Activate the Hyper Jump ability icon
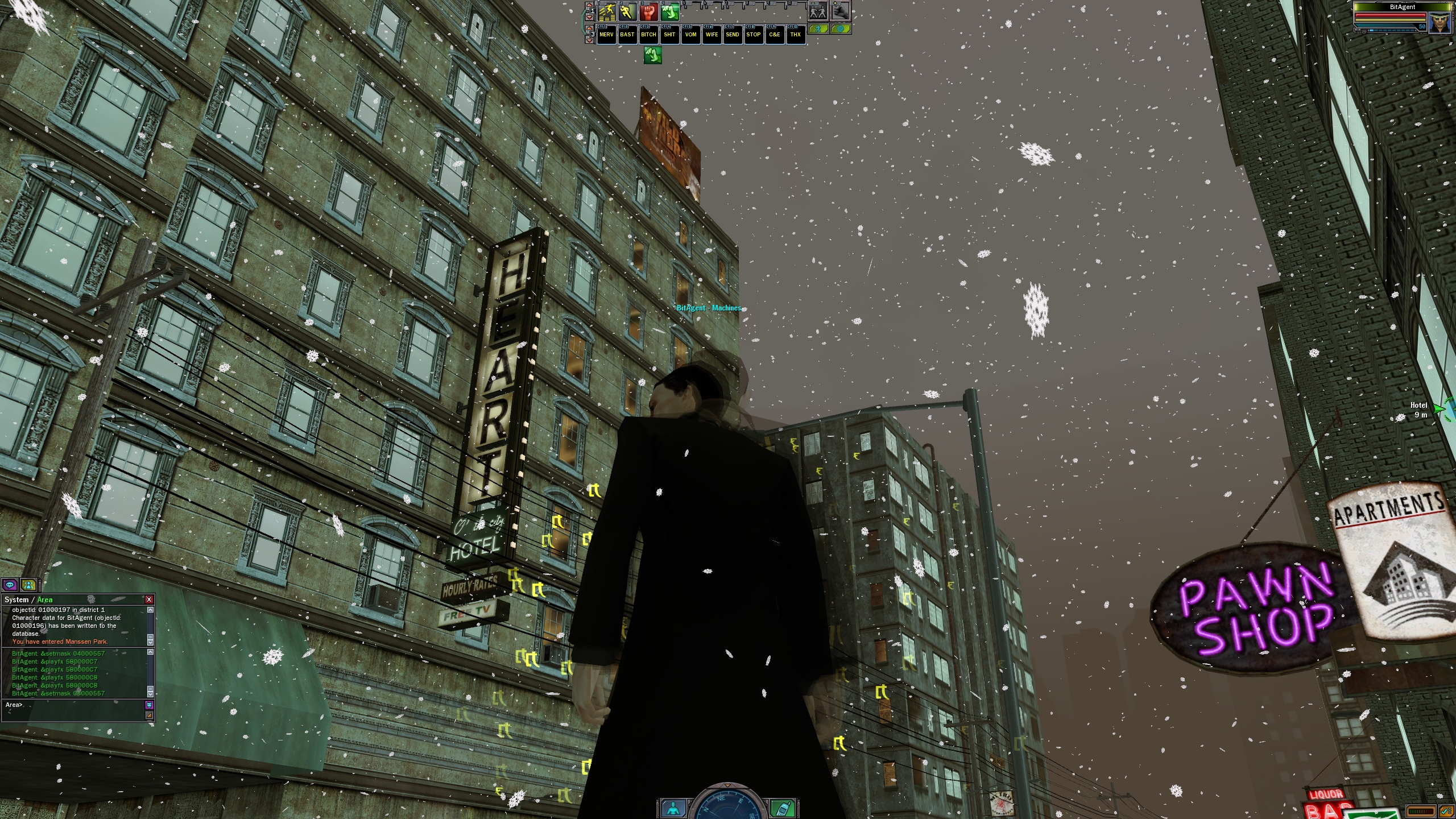Viewport: 1456px width, 819px height. click(607, 11)
